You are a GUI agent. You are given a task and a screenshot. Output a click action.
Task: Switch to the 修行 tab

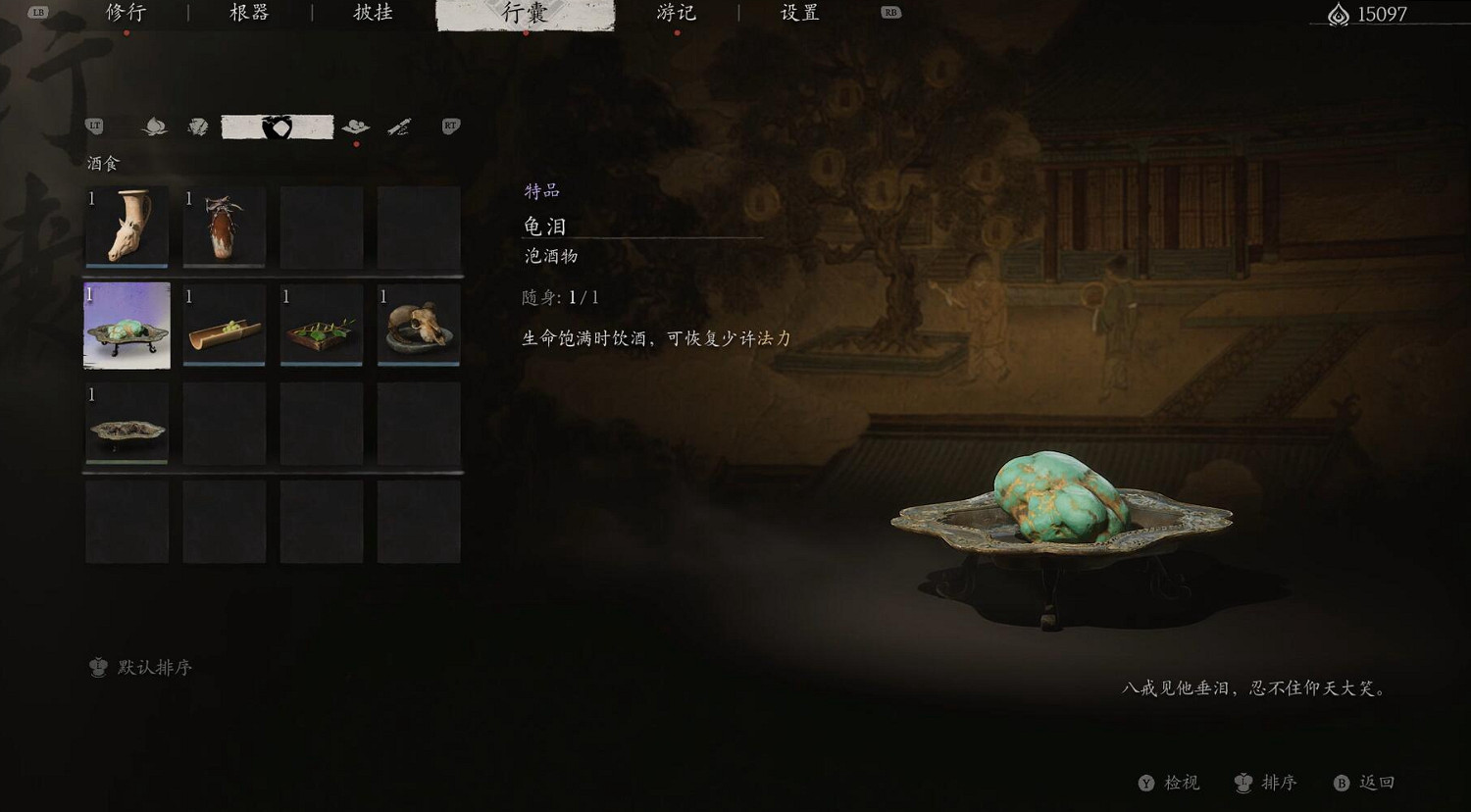click(126, 14)
